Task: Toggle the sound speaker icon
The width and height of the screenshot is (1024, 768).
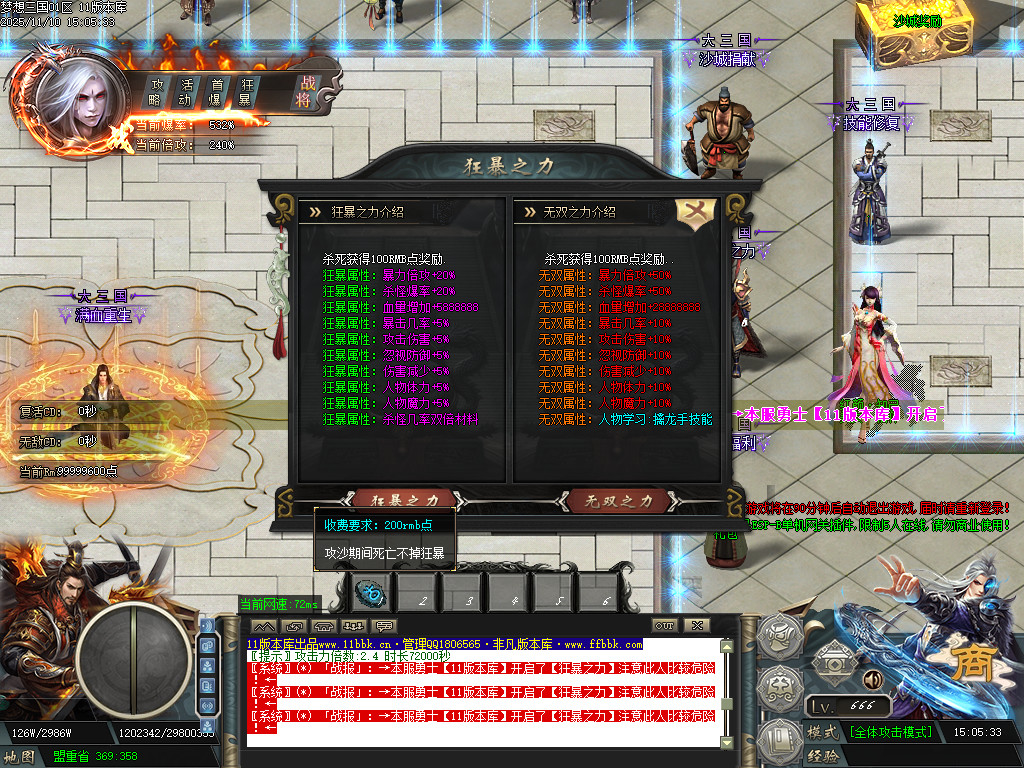Action: (x=872, y=681)
